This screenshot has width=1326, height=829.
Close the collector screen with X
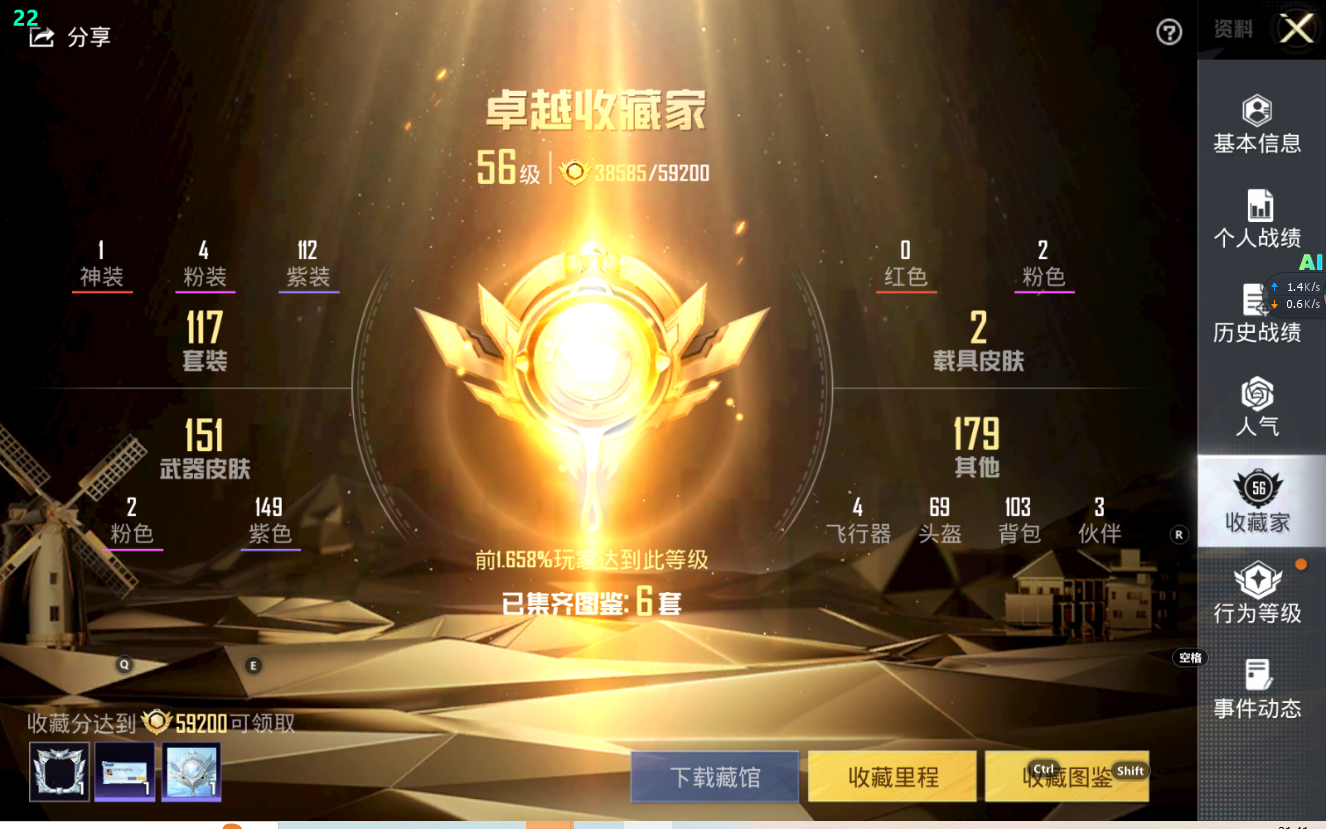1297,29
